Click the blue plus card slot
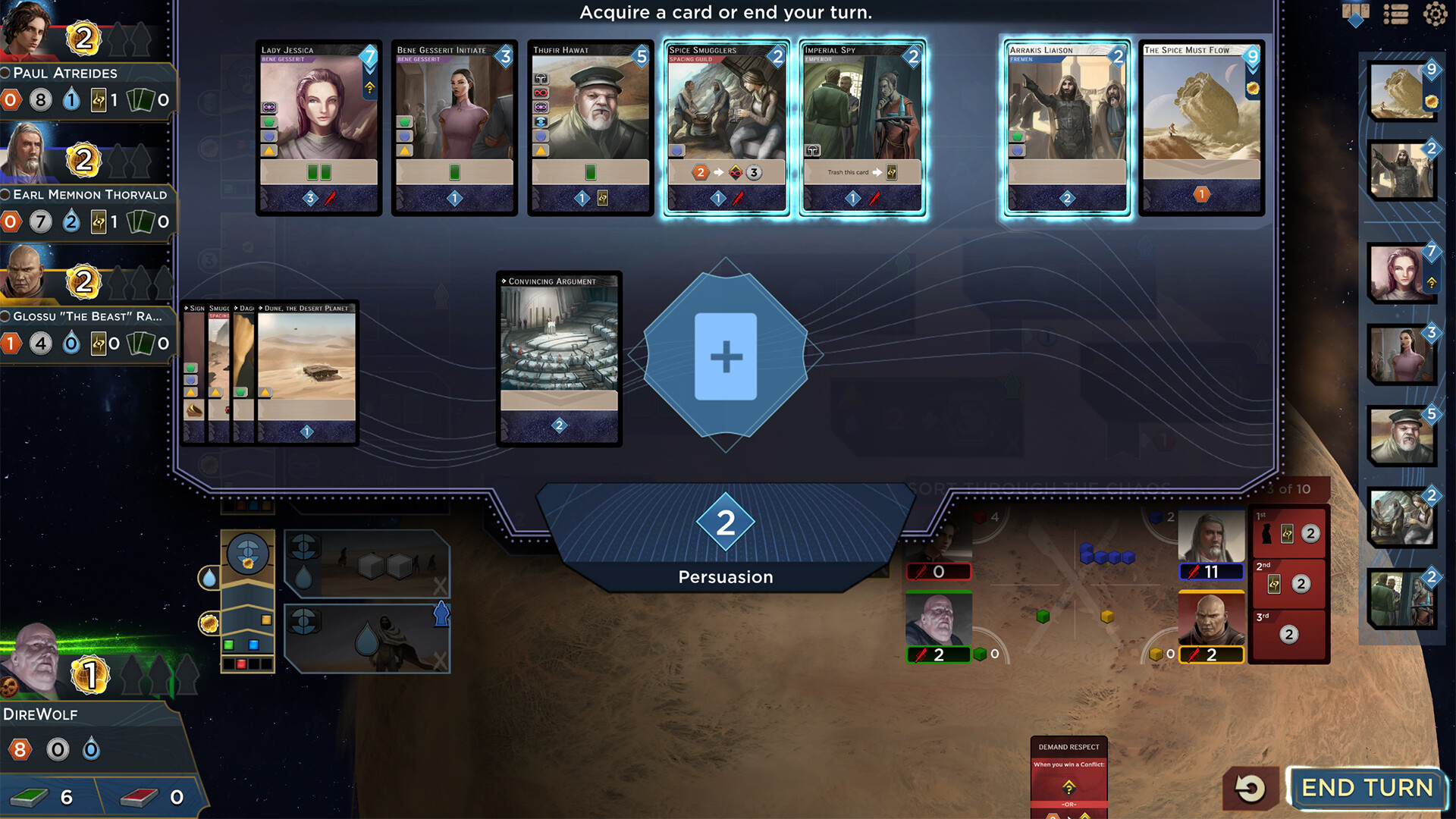 click(x=726, y=356)
